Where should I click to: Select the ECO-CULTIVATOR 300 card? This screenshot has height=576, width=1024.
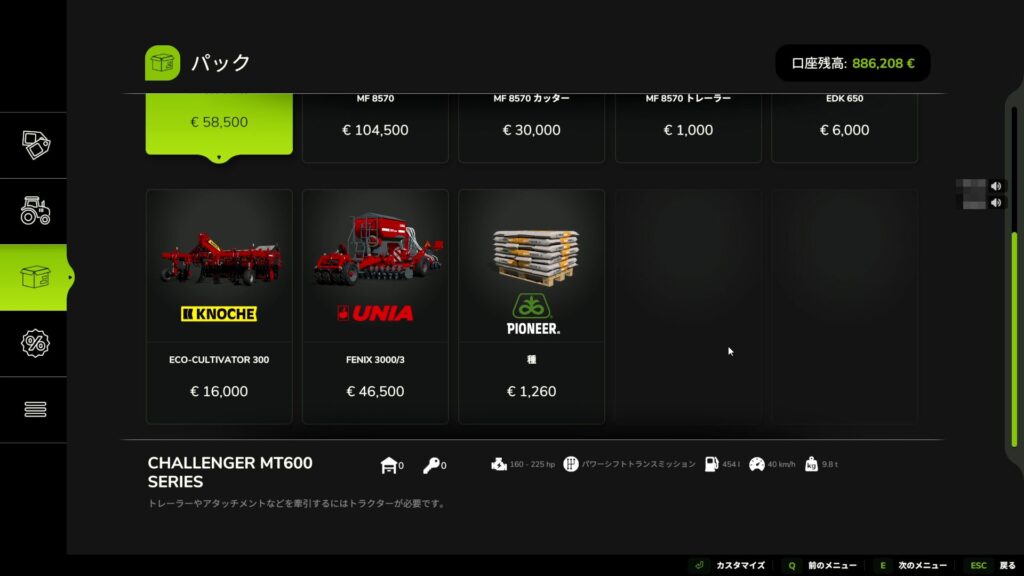219,306
